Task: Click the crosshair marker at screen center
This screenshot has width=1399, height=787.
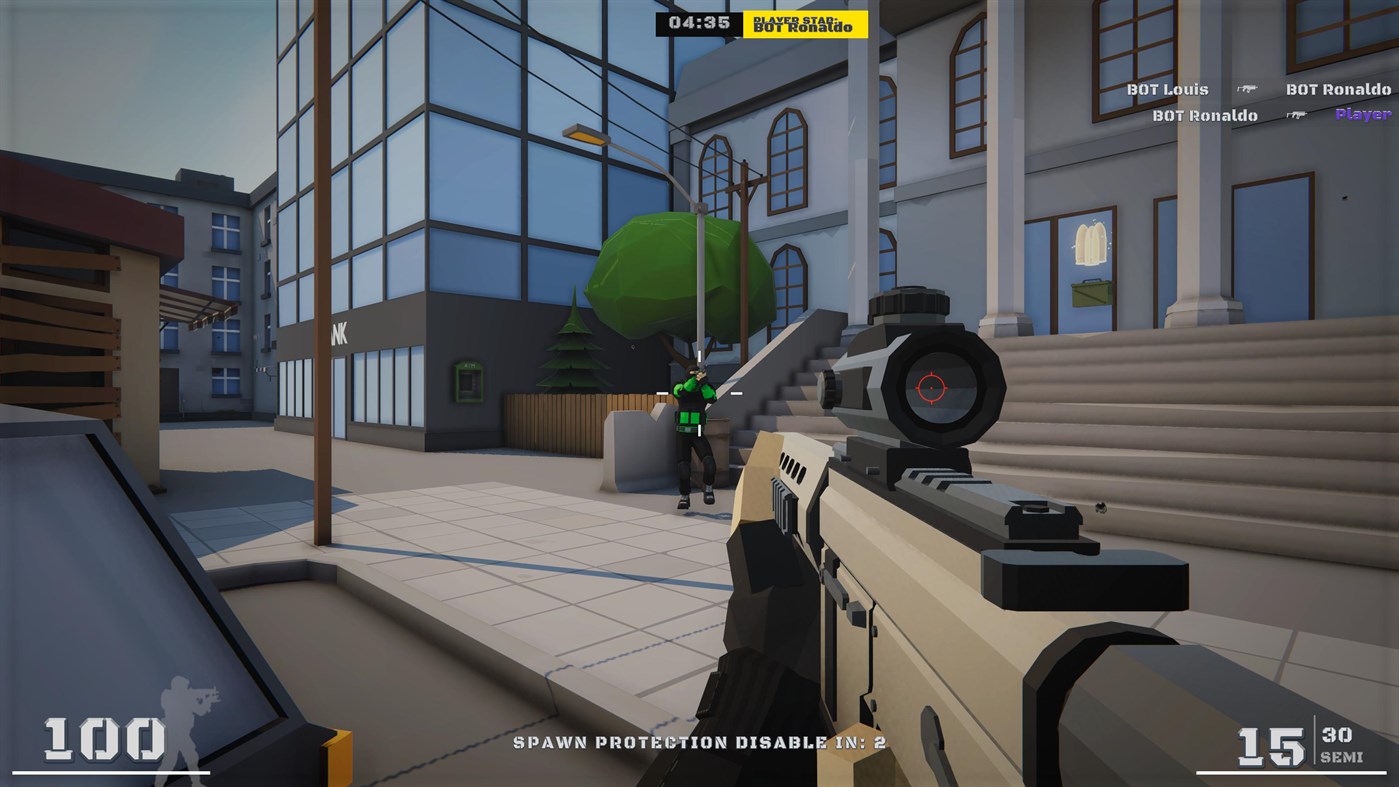Action: (x=698, y=393)
